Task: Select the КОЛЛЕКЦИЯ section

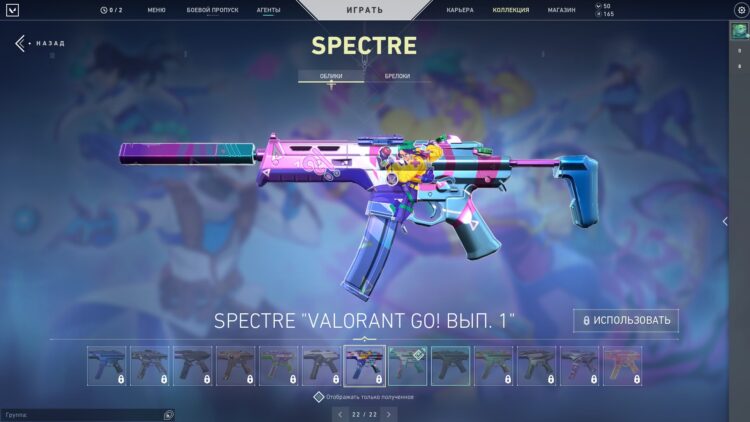Action: [511, 10]
